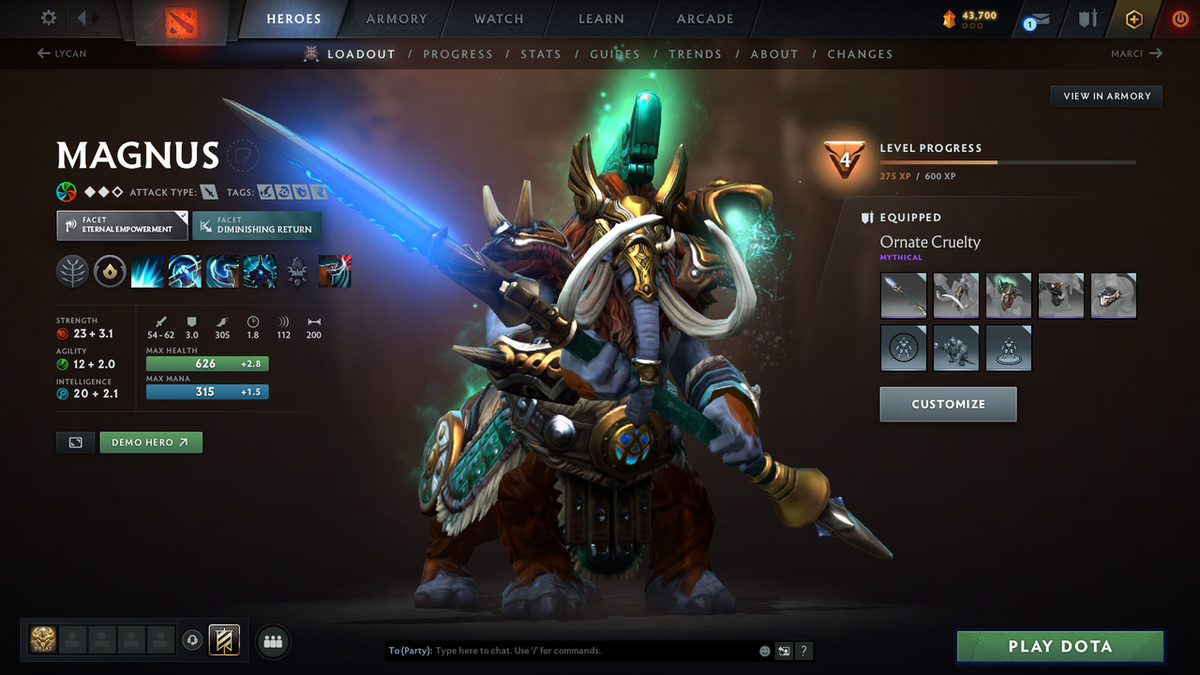Click the red power quit button

(1180, 19)
